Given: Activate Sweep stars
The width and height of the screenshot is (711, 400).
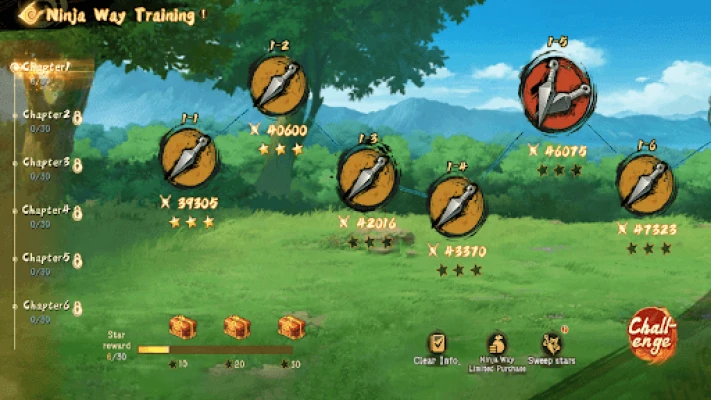Looking at the screenshot, I should (552, 345).
